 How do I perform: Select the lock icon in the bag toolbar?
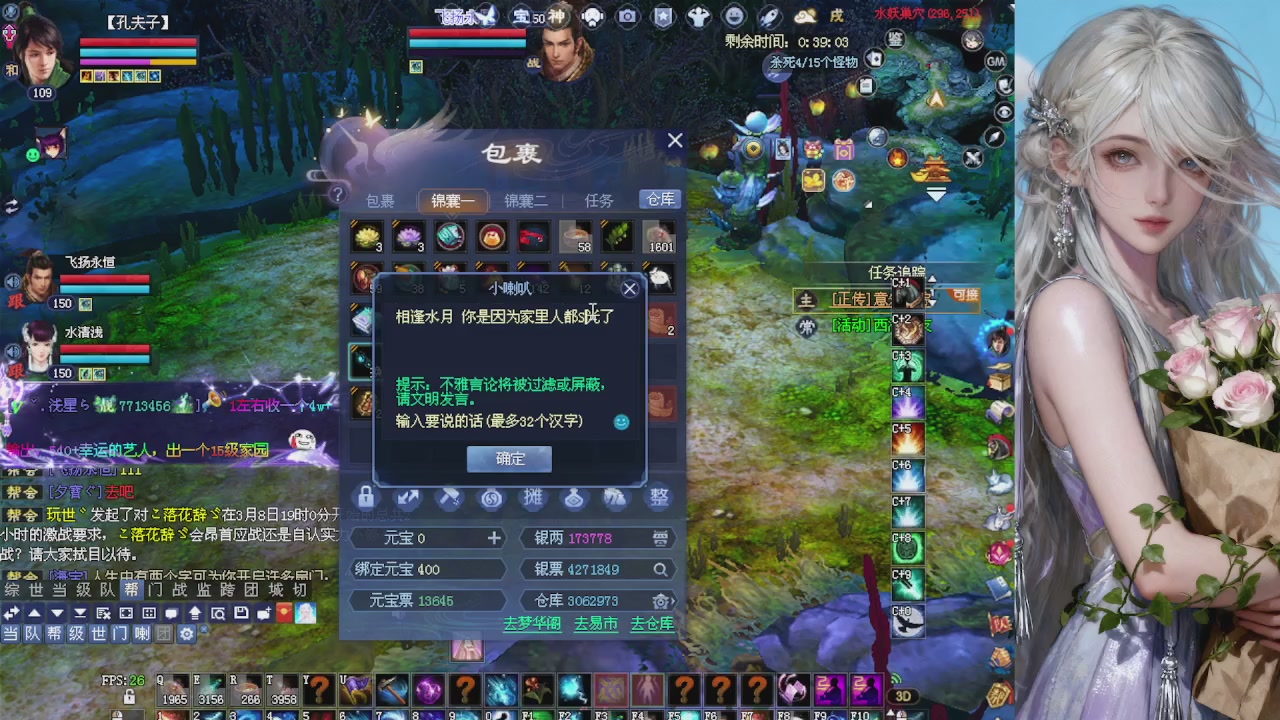pos(365,497)
